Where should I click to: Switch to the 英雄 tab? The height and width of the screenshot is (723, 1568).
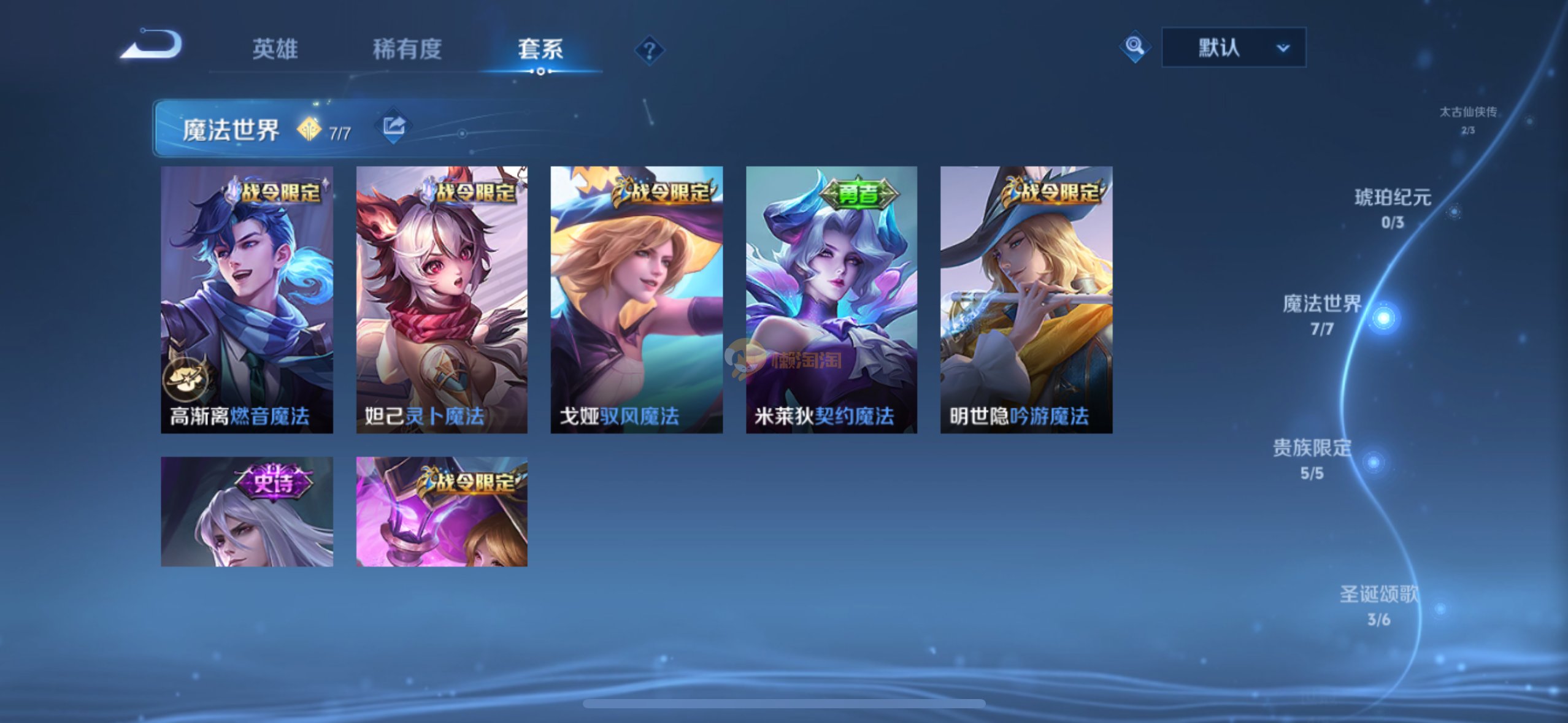(275, 49)
